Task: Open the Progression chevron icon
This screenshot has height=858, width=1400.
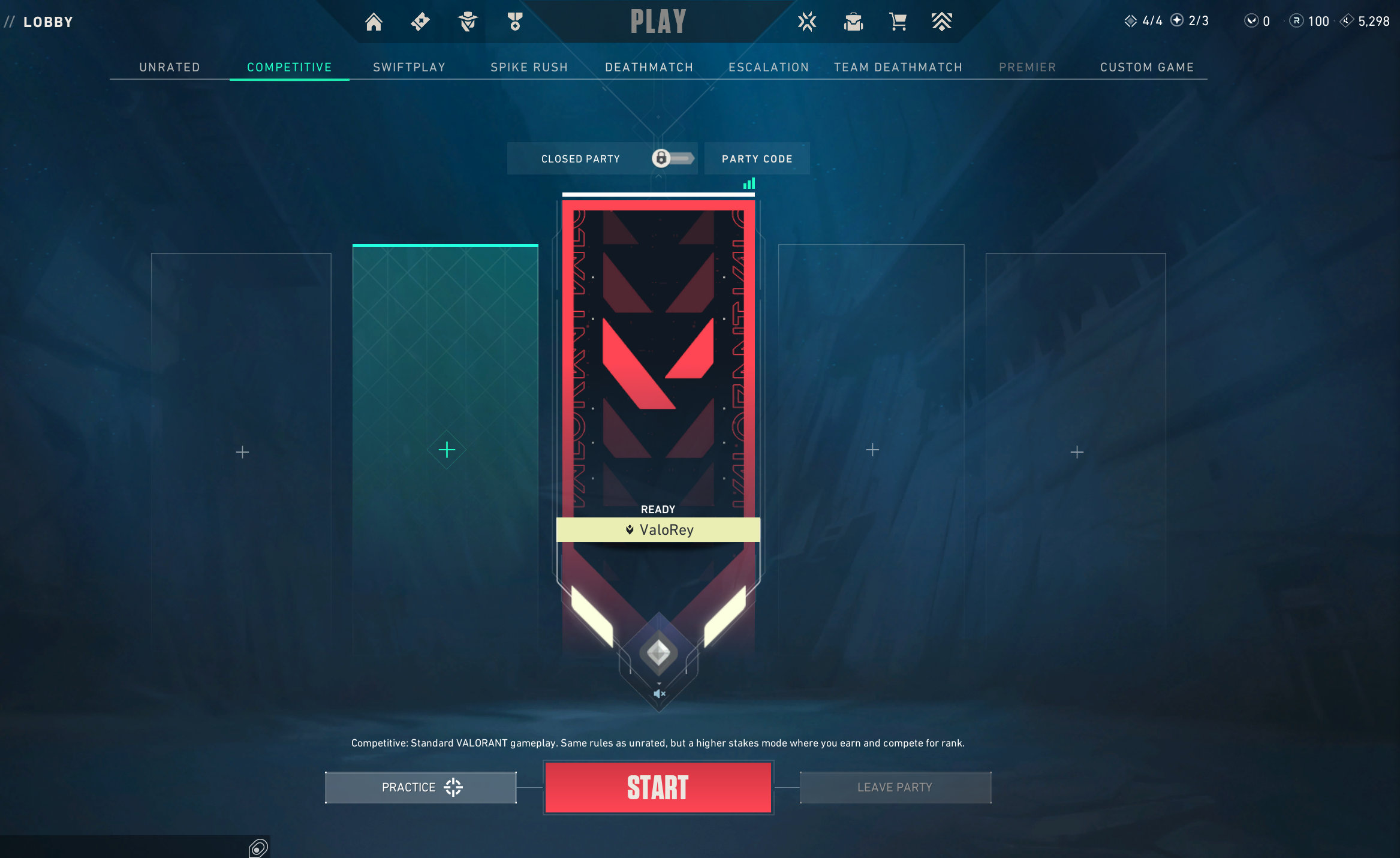Action: 941,22
